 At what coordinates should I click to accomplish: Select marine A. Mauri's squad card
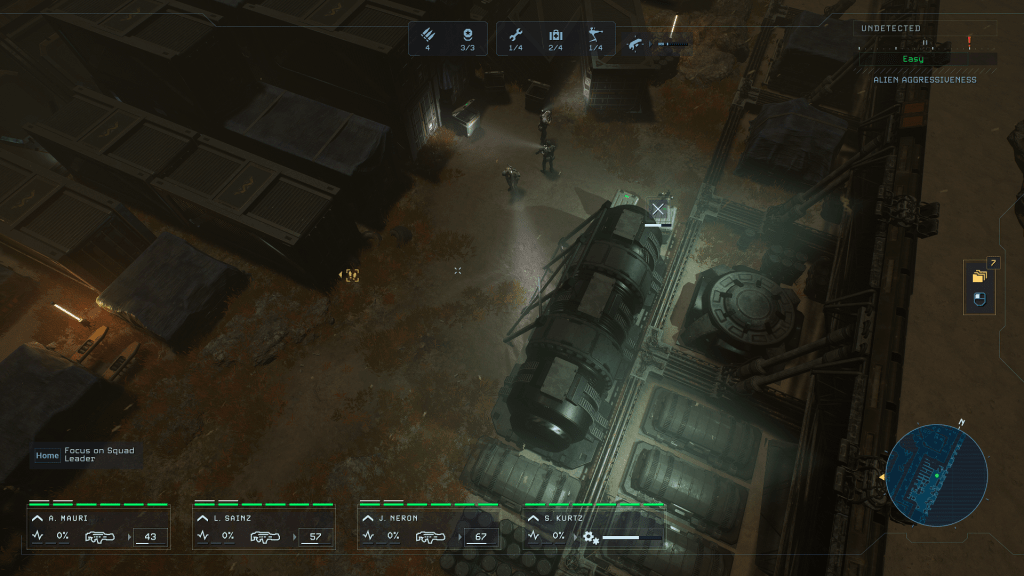pyautogui.click(x=98, y=527)
